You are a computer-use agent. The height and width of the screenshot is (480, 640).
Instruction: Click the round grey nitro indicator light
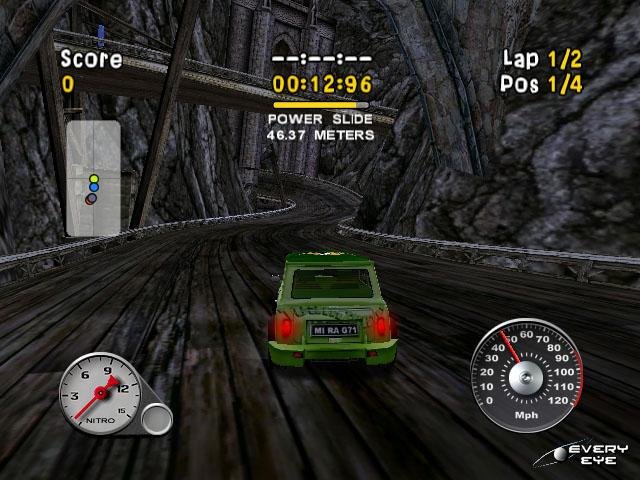pos(156,418)
